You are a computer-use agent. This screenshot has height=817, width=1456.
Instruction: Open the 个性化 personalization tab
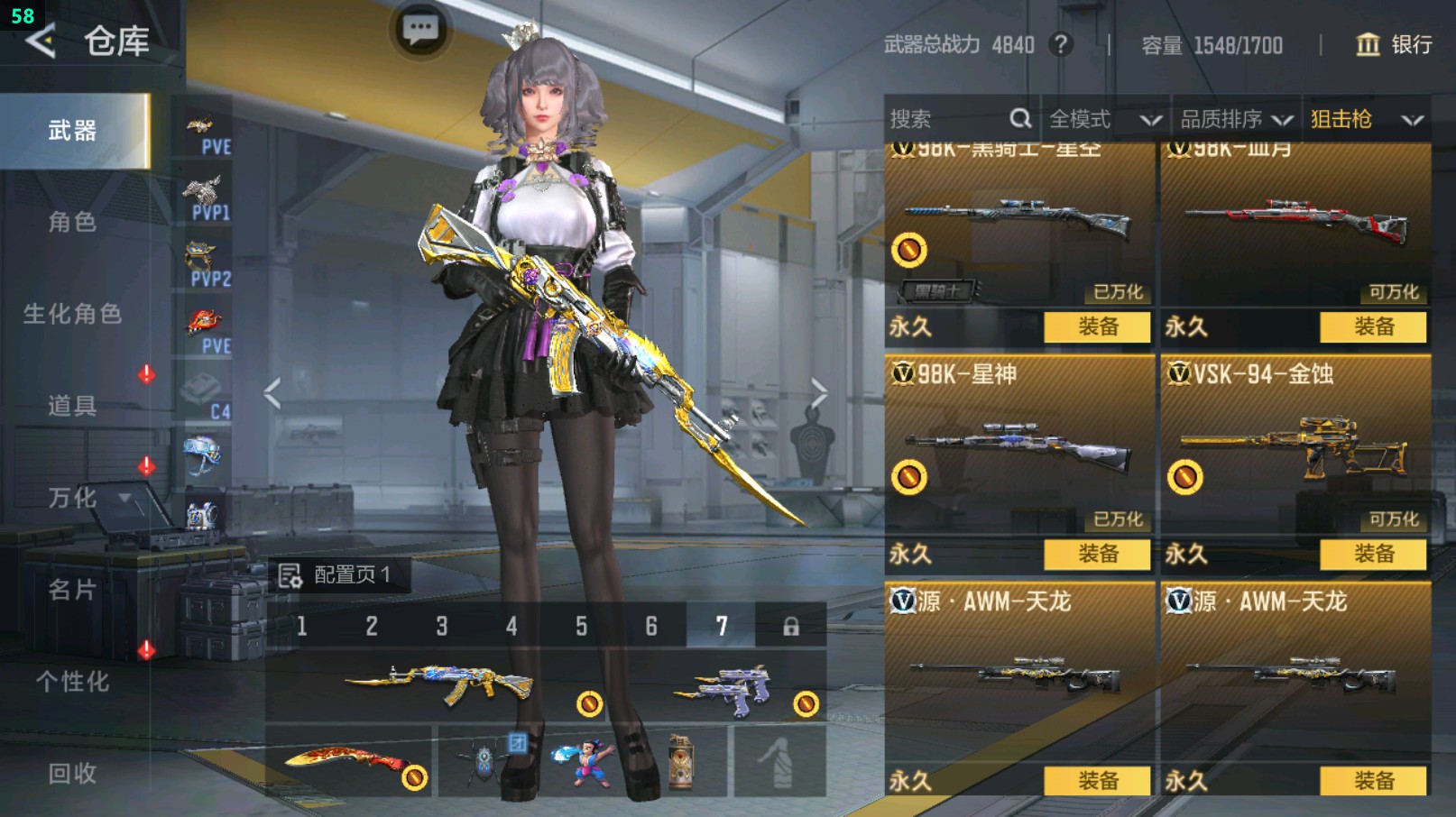click(72, 682)
